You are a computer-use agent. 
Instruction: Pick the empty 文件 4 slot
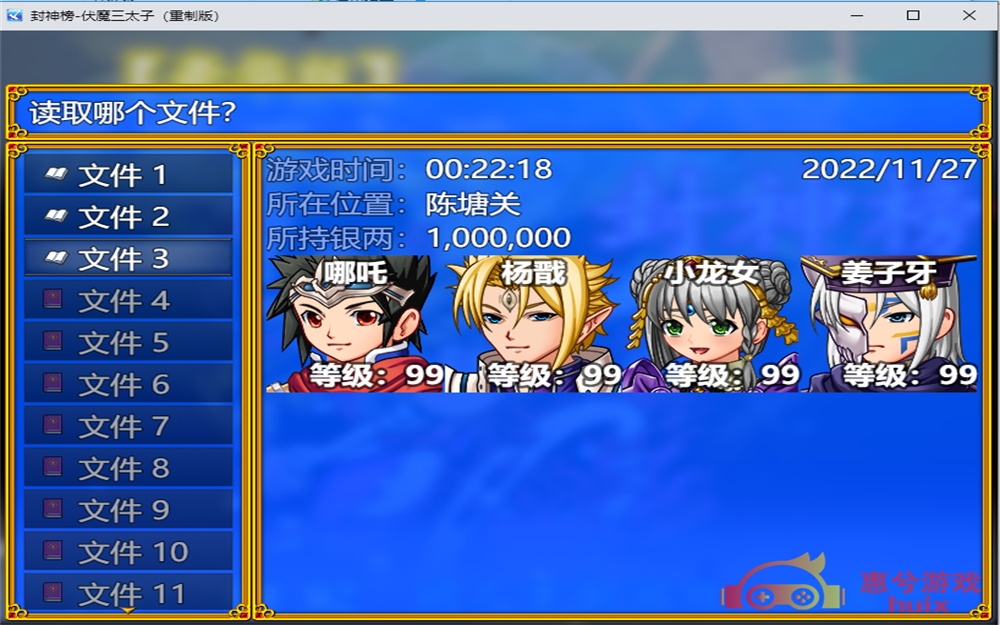coord(128,301)
